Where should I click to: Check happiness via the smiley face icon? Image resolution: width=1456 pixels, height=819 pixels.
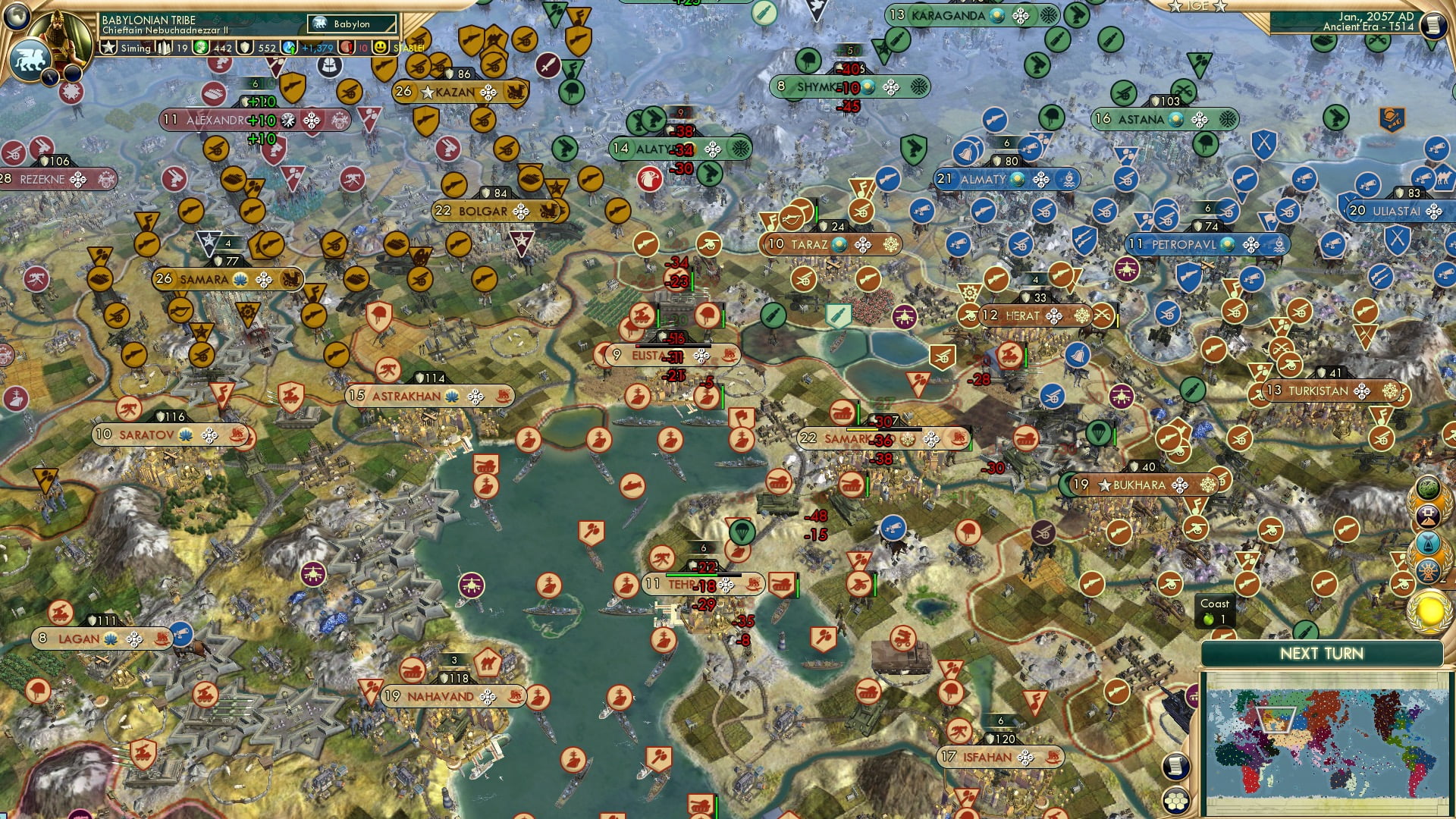point(379,48)
